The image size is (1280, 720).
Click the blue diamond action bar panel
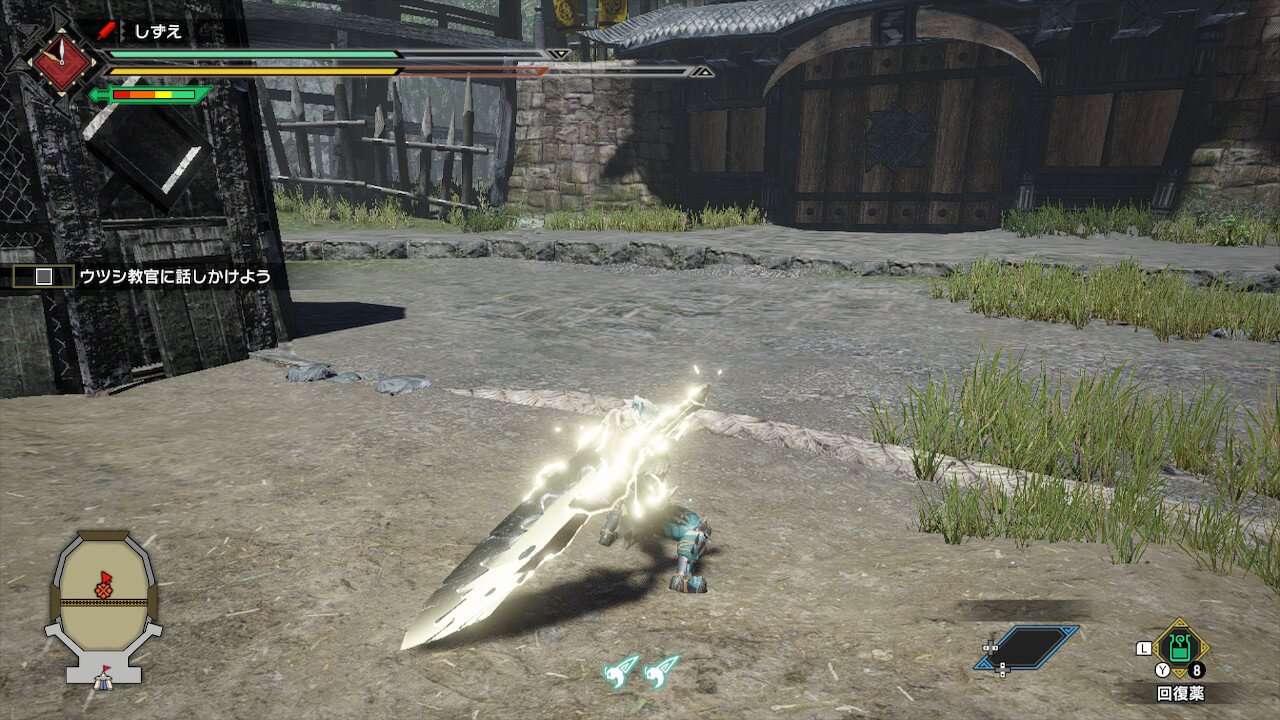tap(1028, 647)
